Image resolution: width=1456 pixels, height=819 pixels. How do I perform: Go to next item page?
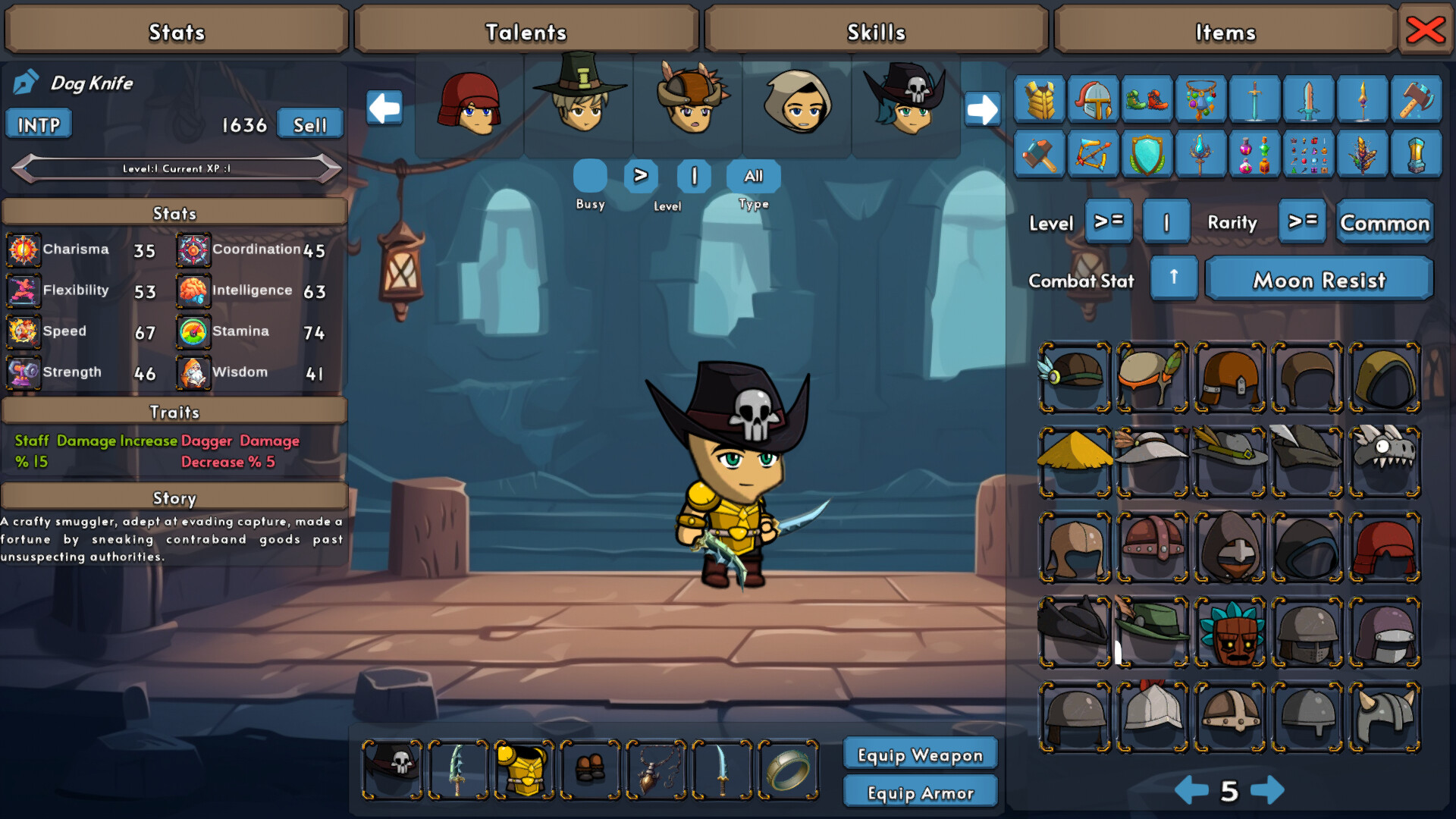(x=1267, y=791)
